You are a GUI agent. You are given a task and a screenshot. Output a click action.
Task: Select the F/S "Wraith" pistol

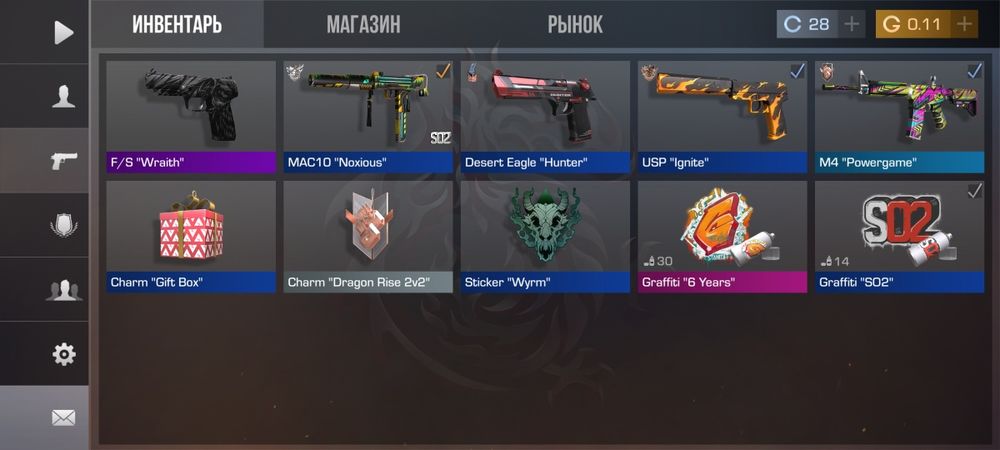tap(191, 116)
